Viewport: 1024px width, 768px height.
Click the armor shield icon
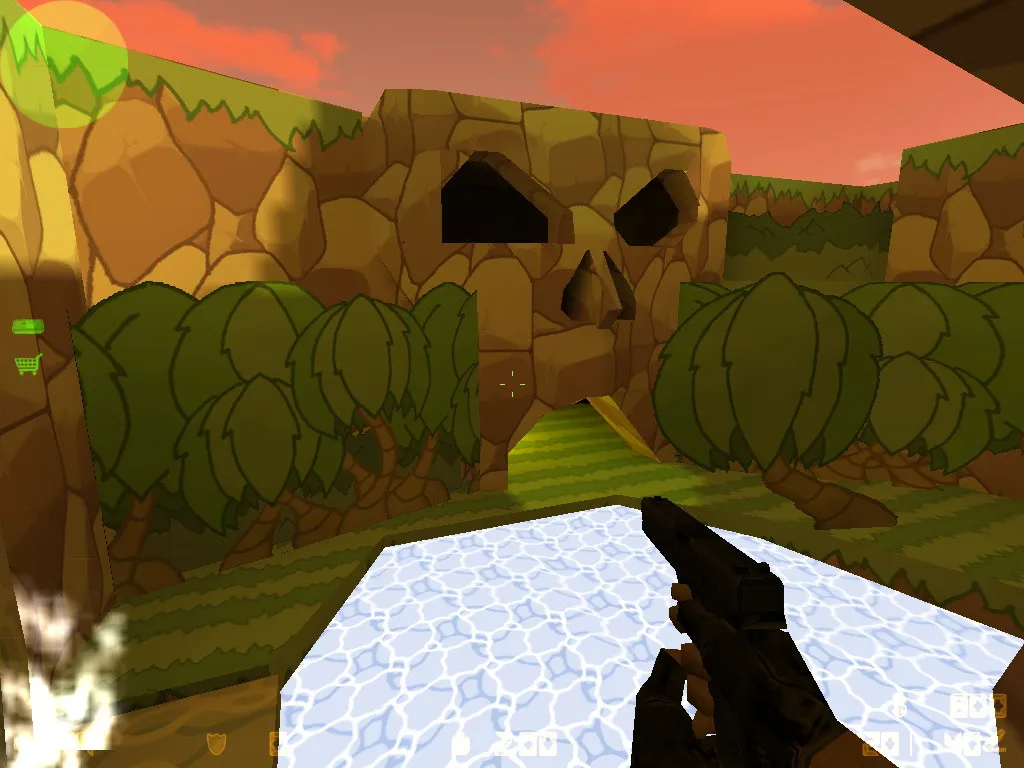click(215, 743)
